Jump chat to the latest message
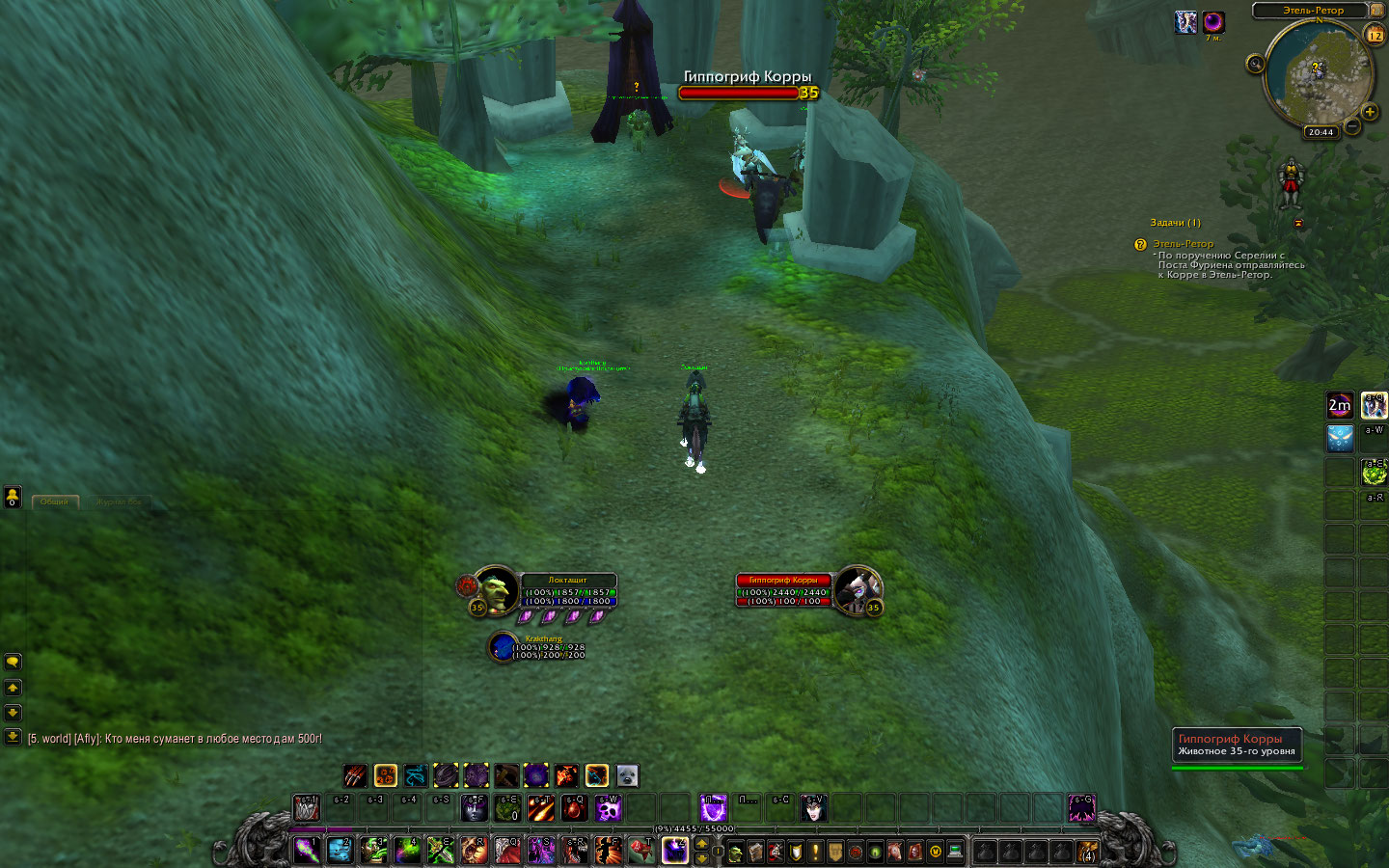The height and width of the screenshot is (868, 1389). [13, 737]
